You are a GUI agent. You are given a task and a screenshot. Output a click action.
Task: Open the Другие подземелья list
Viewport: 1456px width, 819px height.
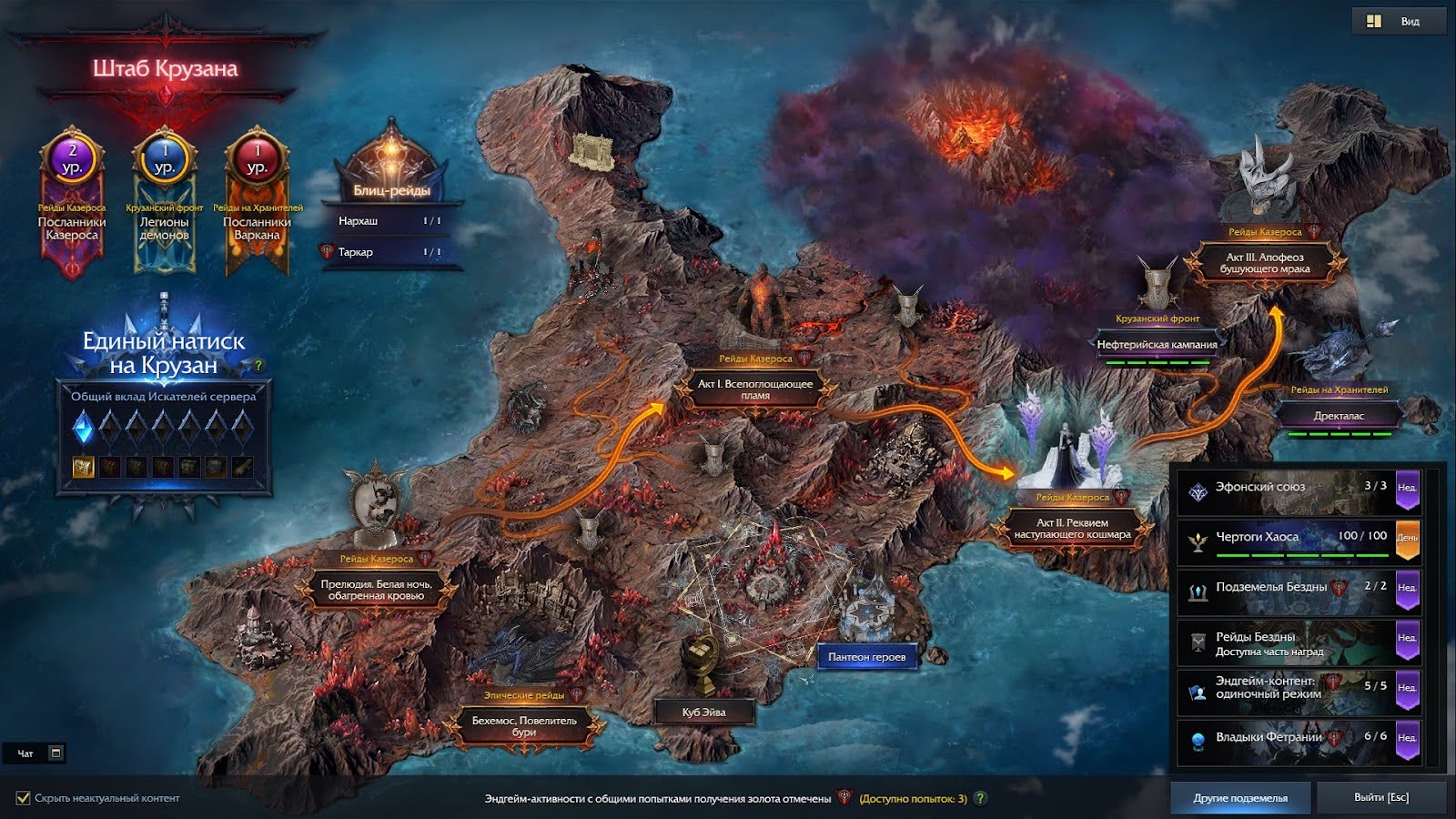coord(1240,798)
